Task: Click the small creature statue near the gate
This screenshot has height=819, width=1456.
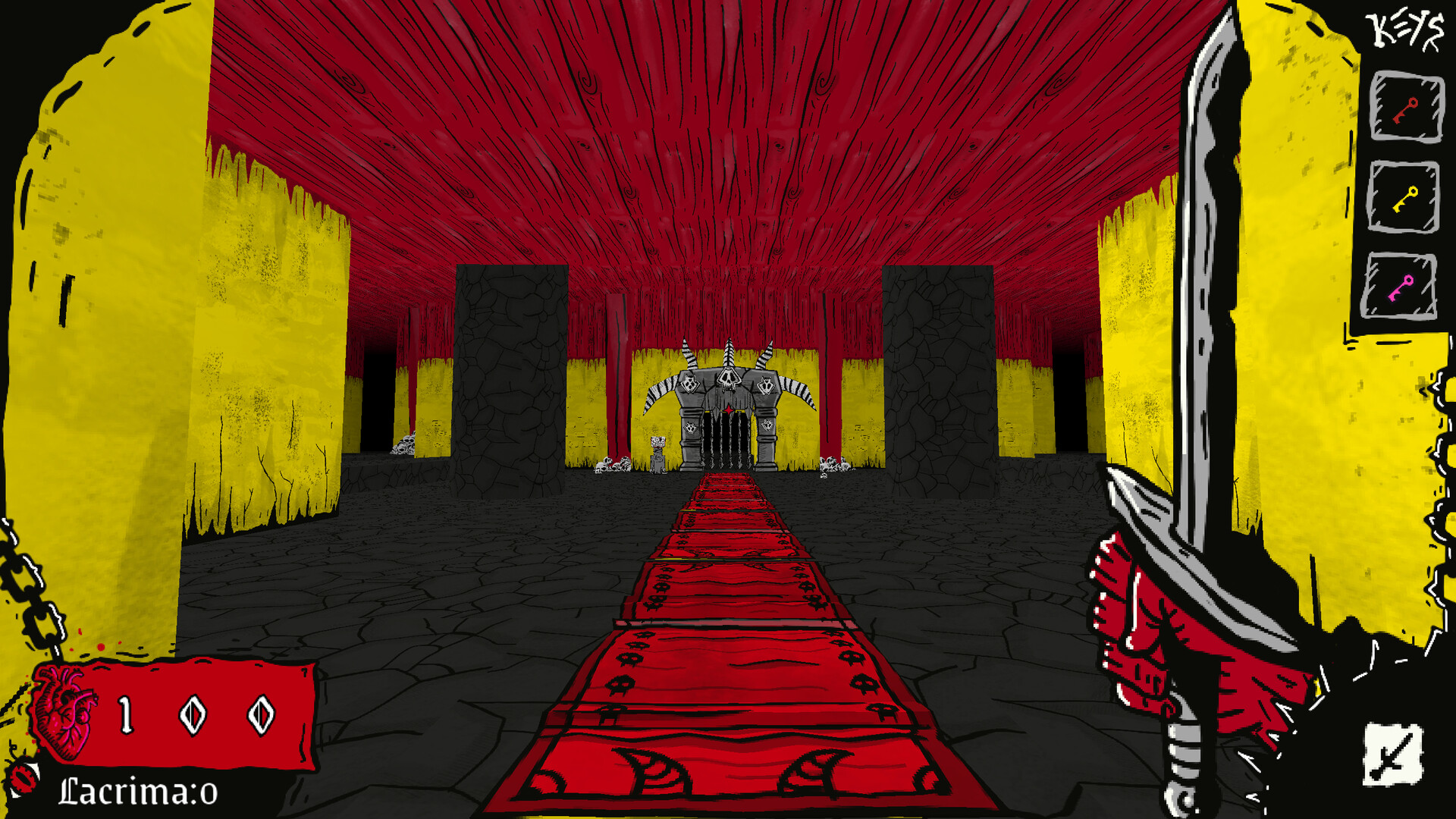Action: (x=657, y=455)
